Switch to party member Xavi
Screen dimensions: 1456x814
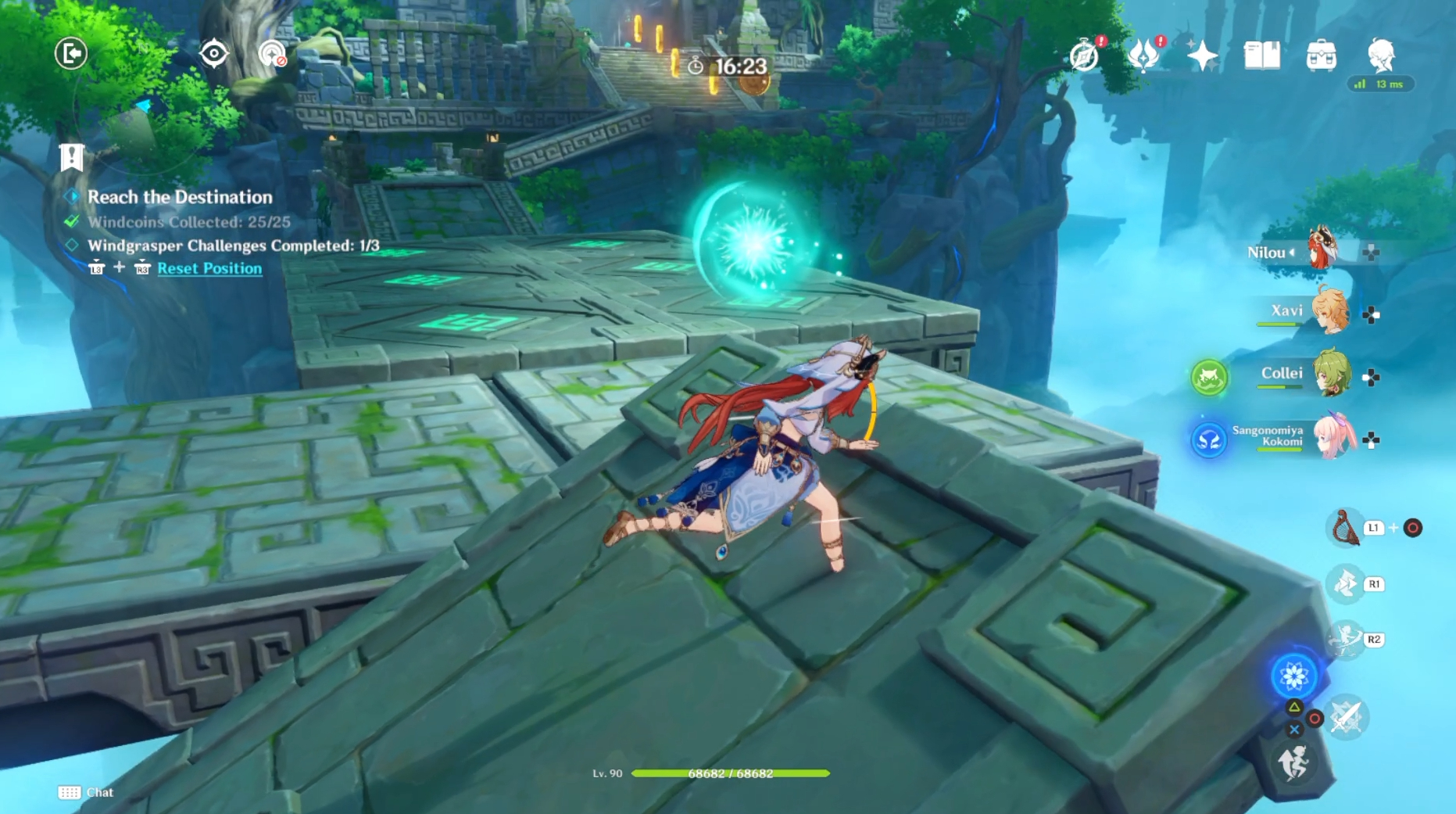tap(1329, 311)
